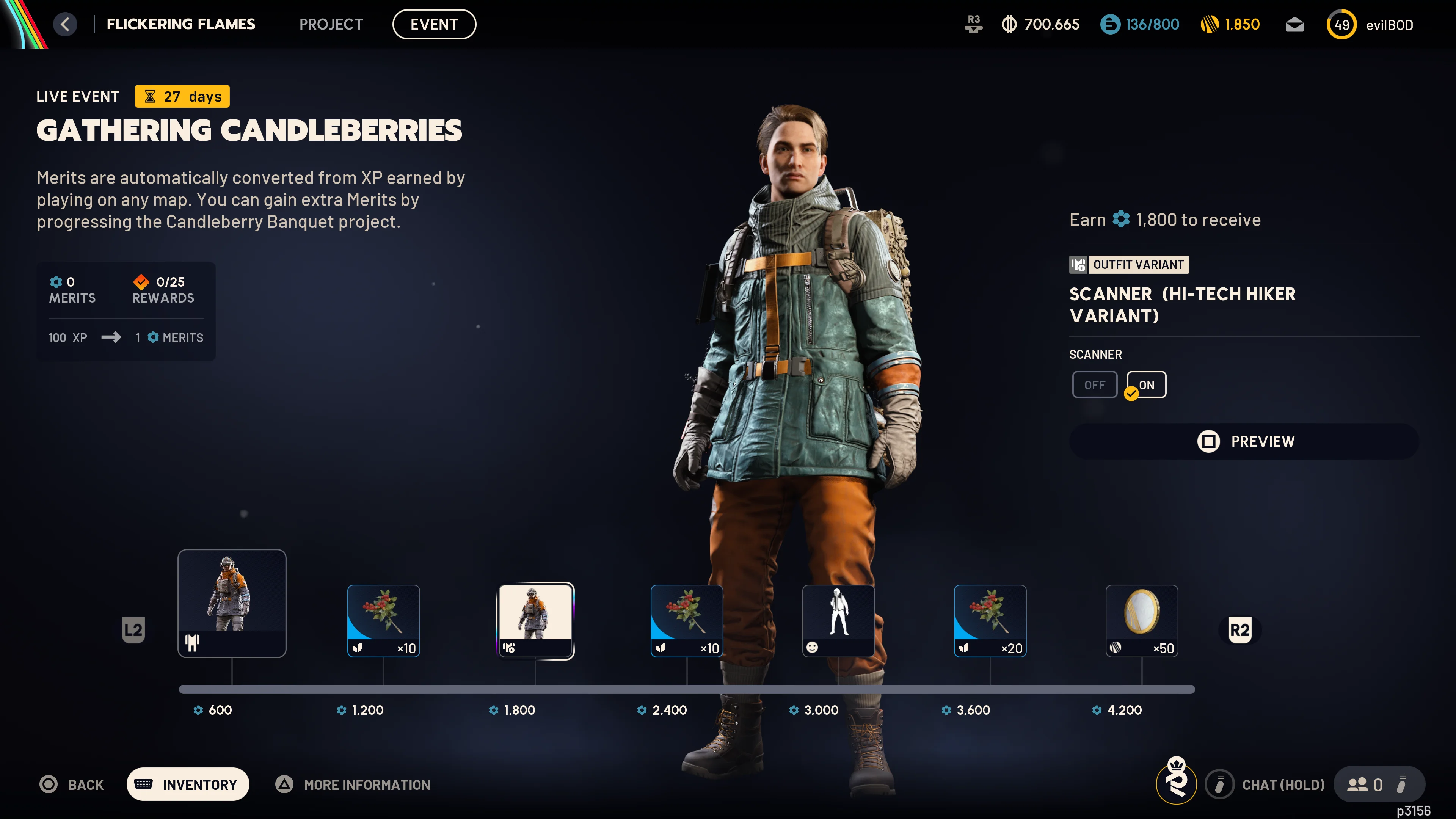Open the mailbox envelope icon
The height and width of the screenshot is (819, 1456).
(1294, 24)
